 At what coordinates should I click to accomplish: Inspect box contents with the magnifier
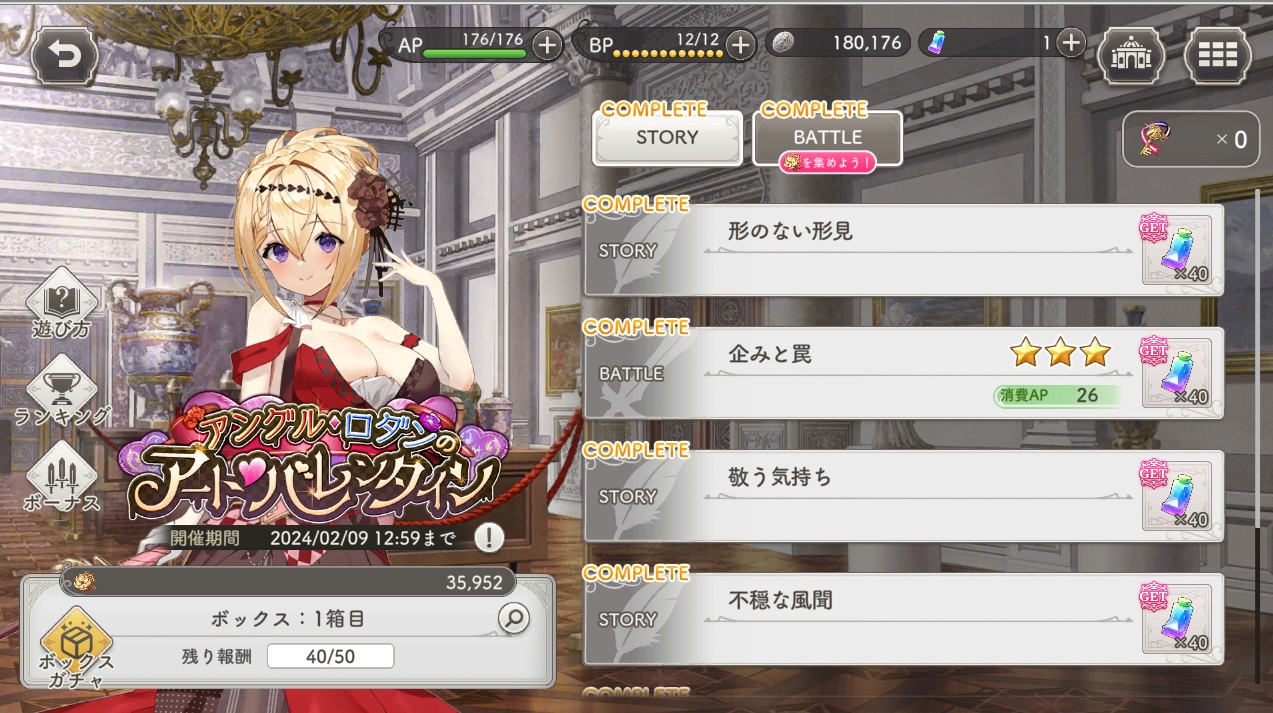click(513, 619)
